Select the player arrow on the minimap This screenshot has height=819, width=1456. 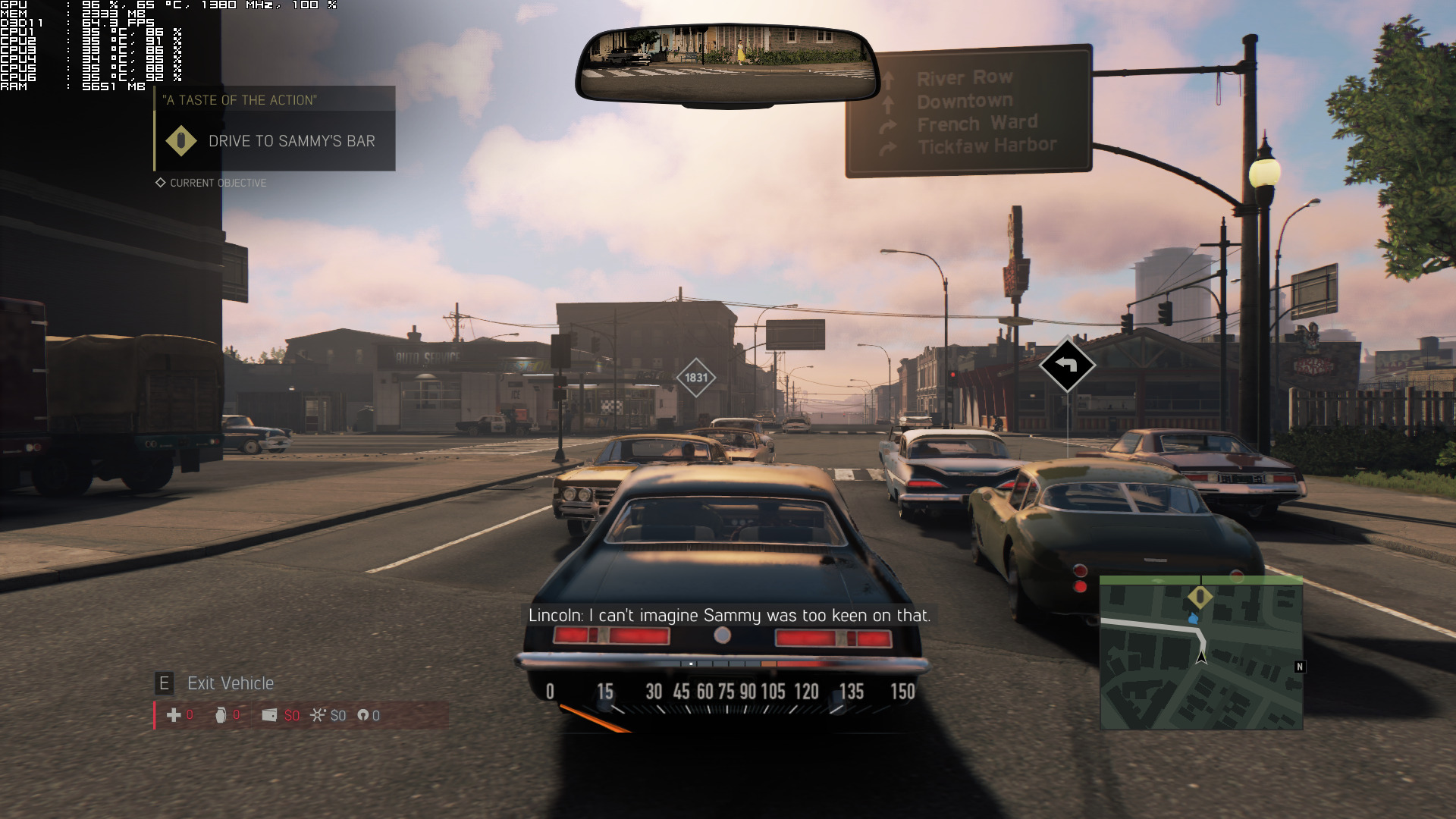[1201, 656]
